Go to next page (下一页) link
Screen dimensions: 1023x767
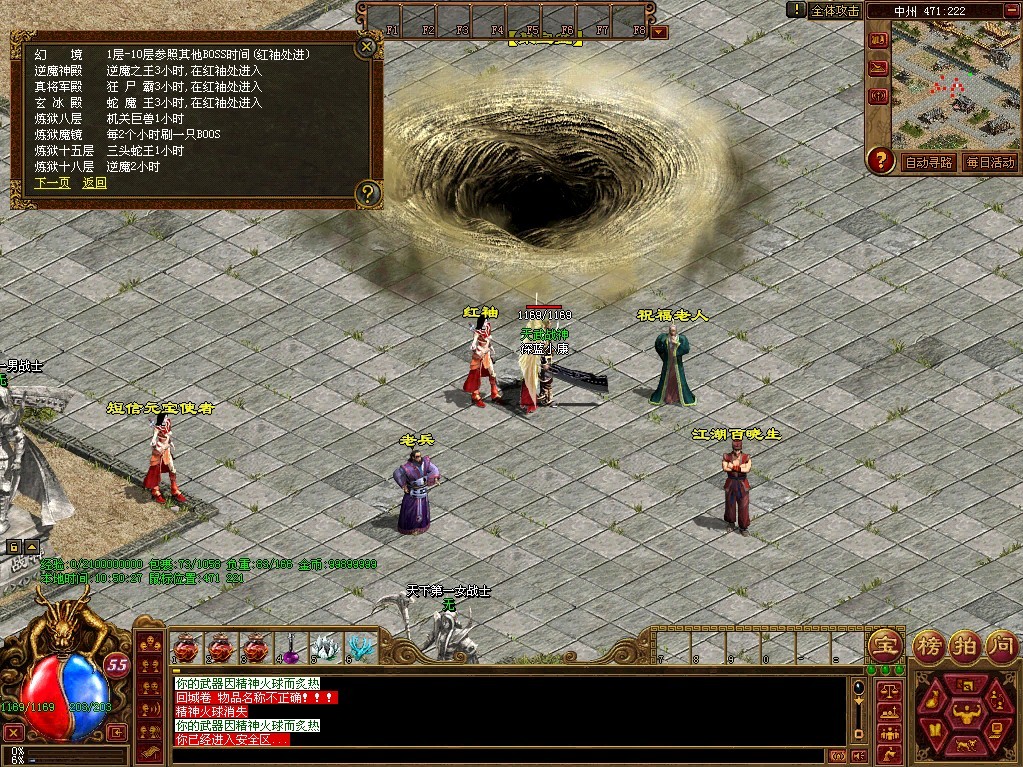point(52,183)
